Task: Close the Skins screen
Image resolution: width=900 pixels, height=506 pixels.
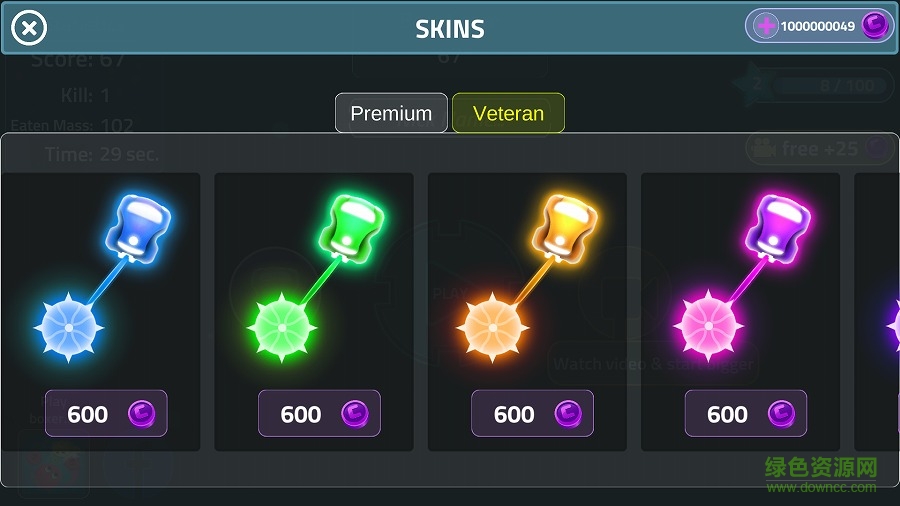Action: [29, 29]
